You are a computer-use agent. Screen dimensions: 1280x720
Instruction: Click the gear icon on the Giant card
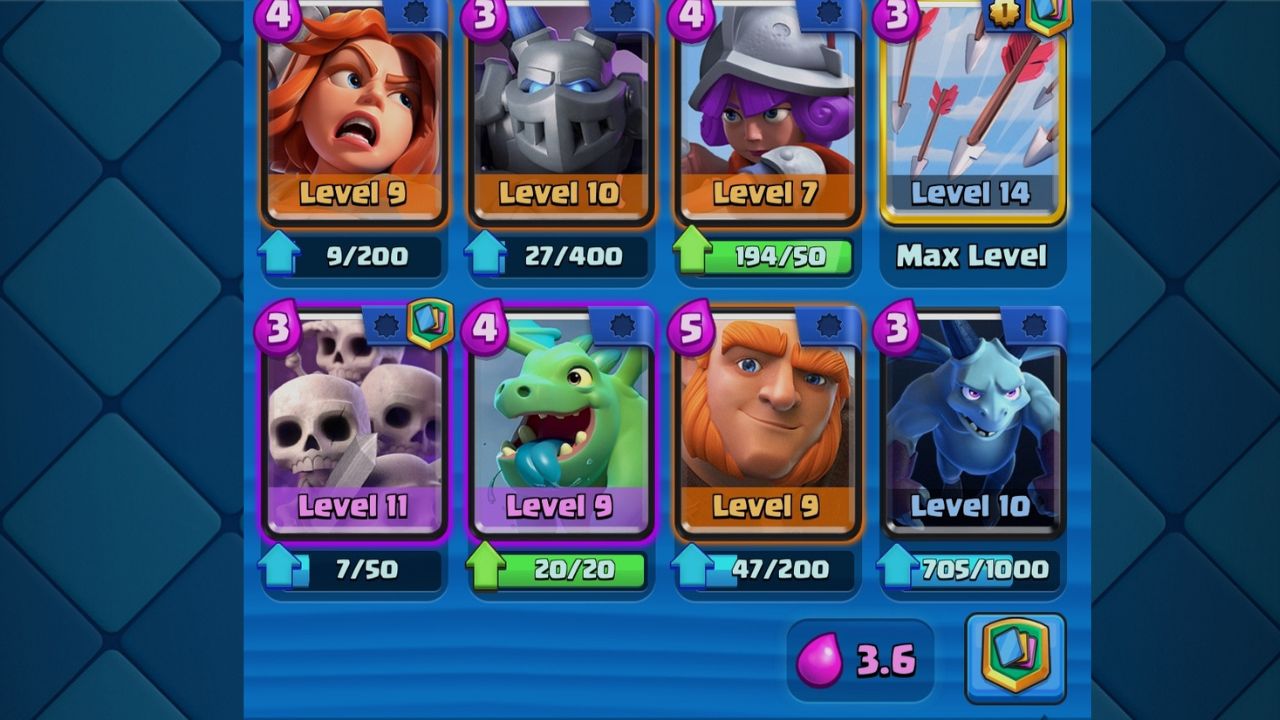click(831, 324)
